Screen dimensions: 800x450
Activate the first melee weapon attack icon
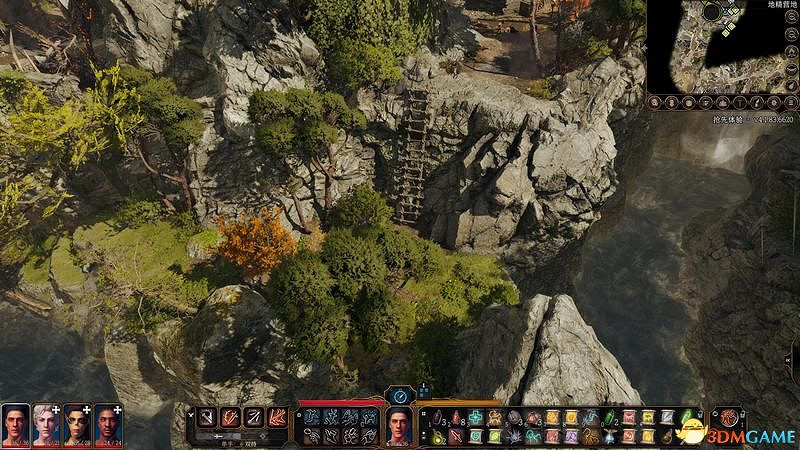[208, 417]
